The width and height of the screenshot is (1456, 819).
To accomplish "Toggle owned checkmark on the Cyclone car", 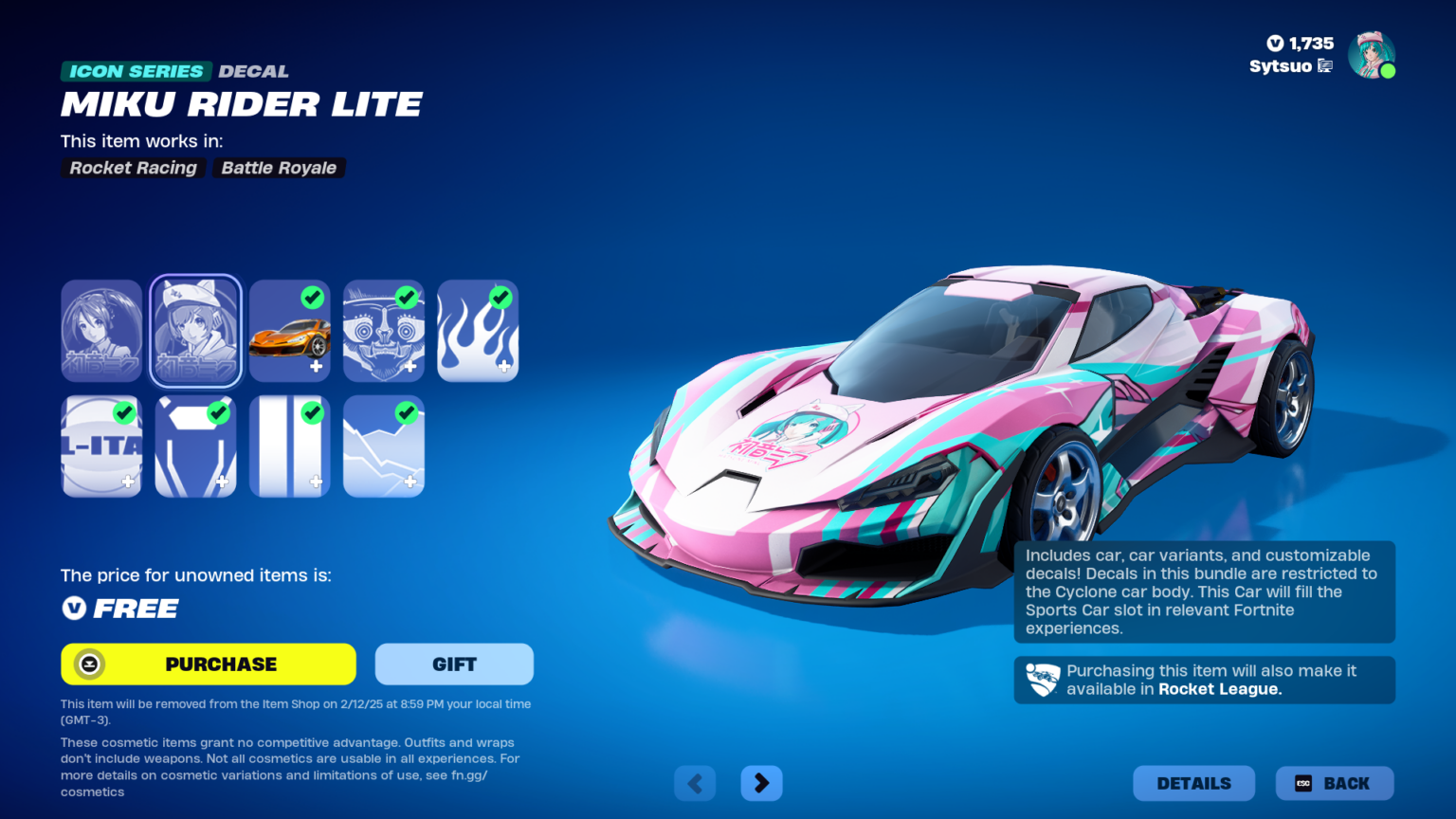I will [x=313, y=298].
